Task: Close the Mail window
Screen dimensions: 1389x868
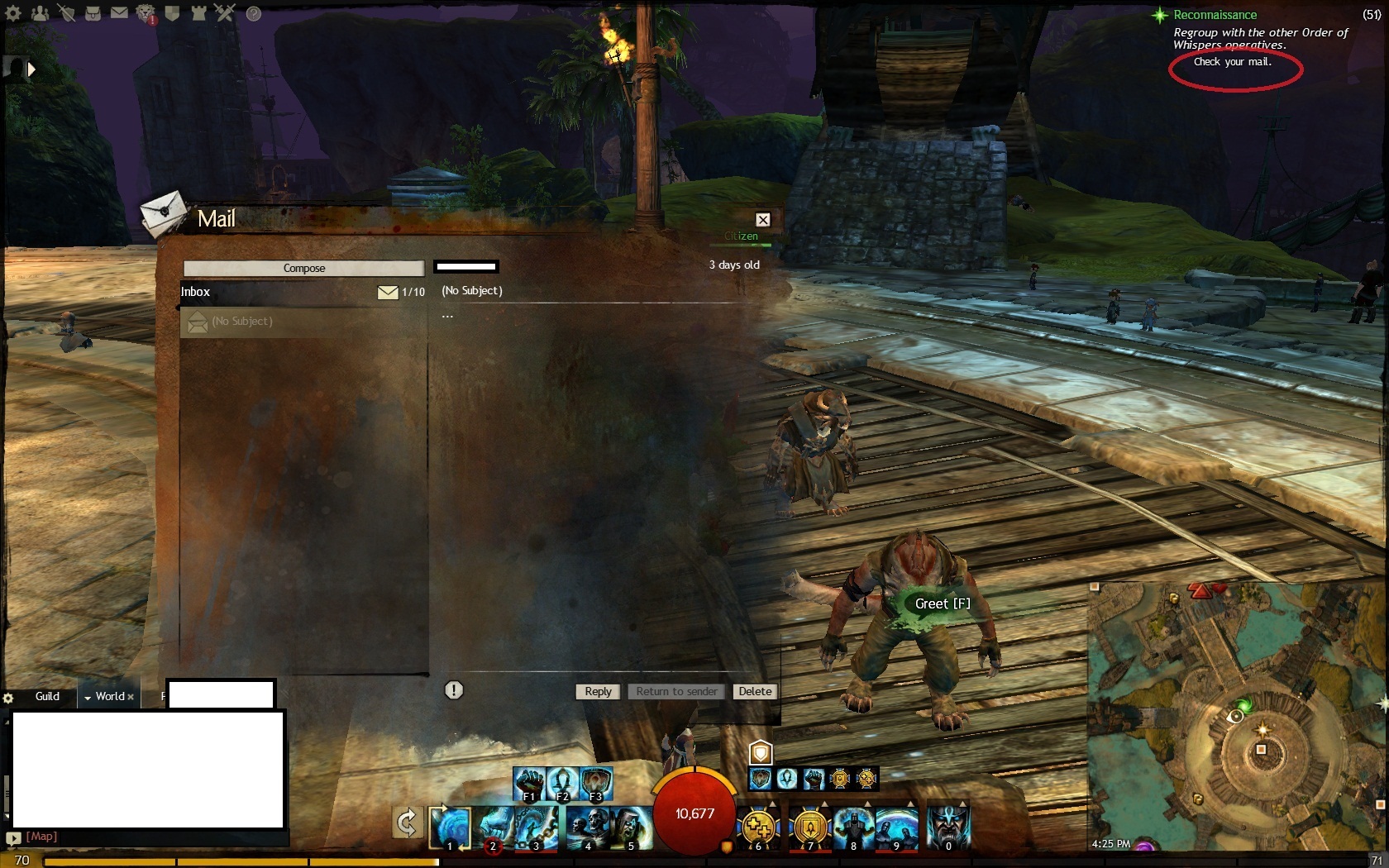Action: tap(762, 219)
